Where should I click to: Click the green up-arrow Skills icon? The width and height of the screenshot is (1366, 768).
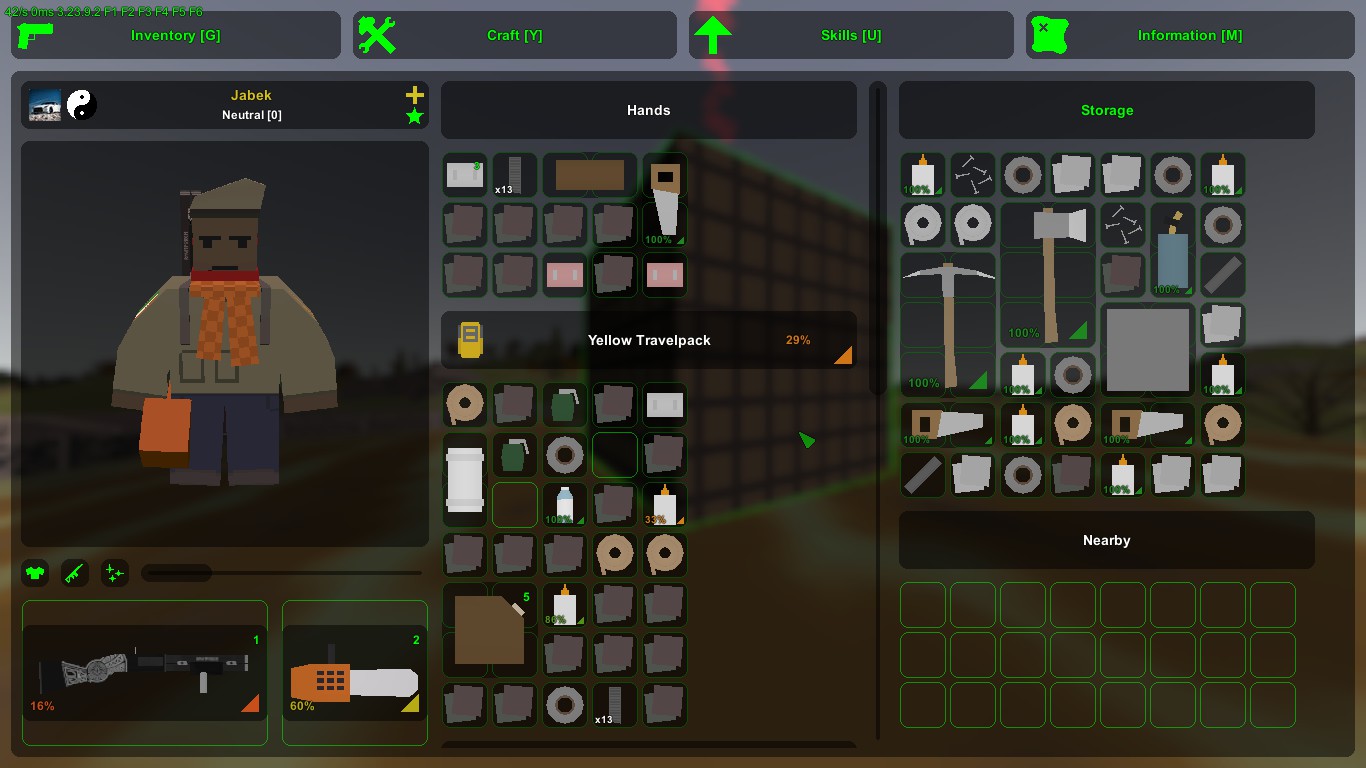coord(712,35)
